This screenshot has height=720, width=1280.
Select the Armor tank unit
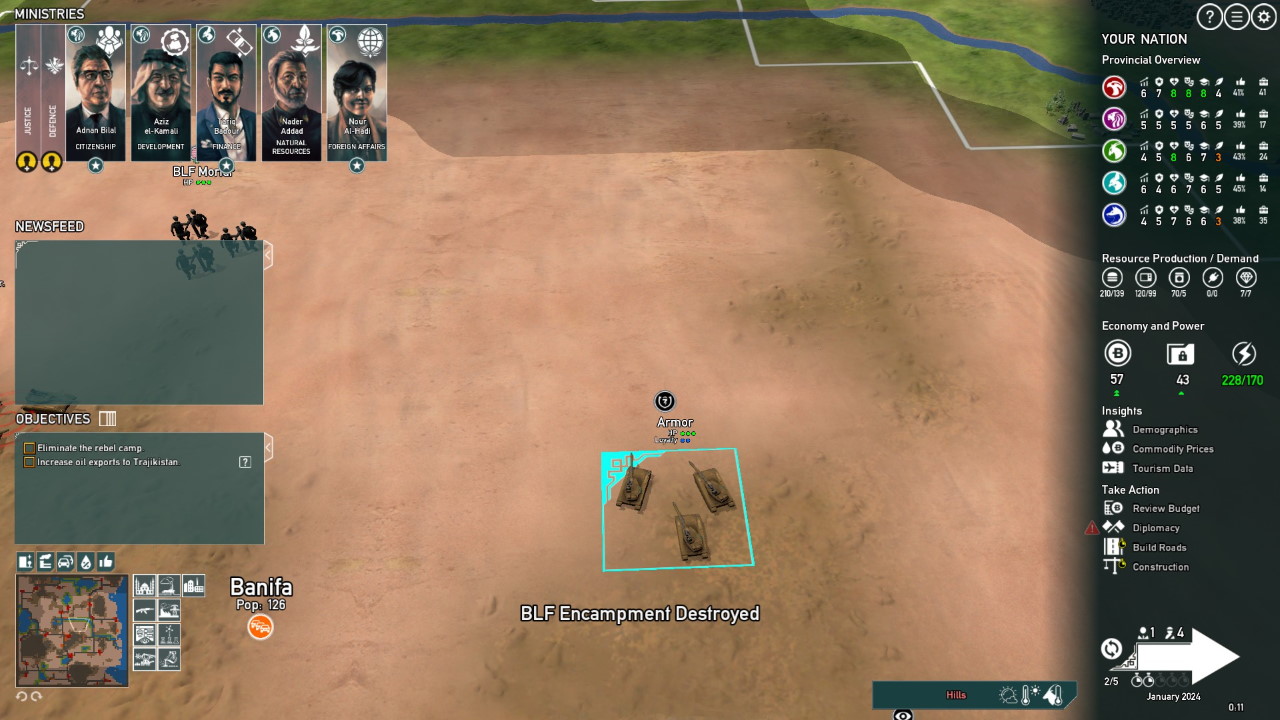pos(677,510)
